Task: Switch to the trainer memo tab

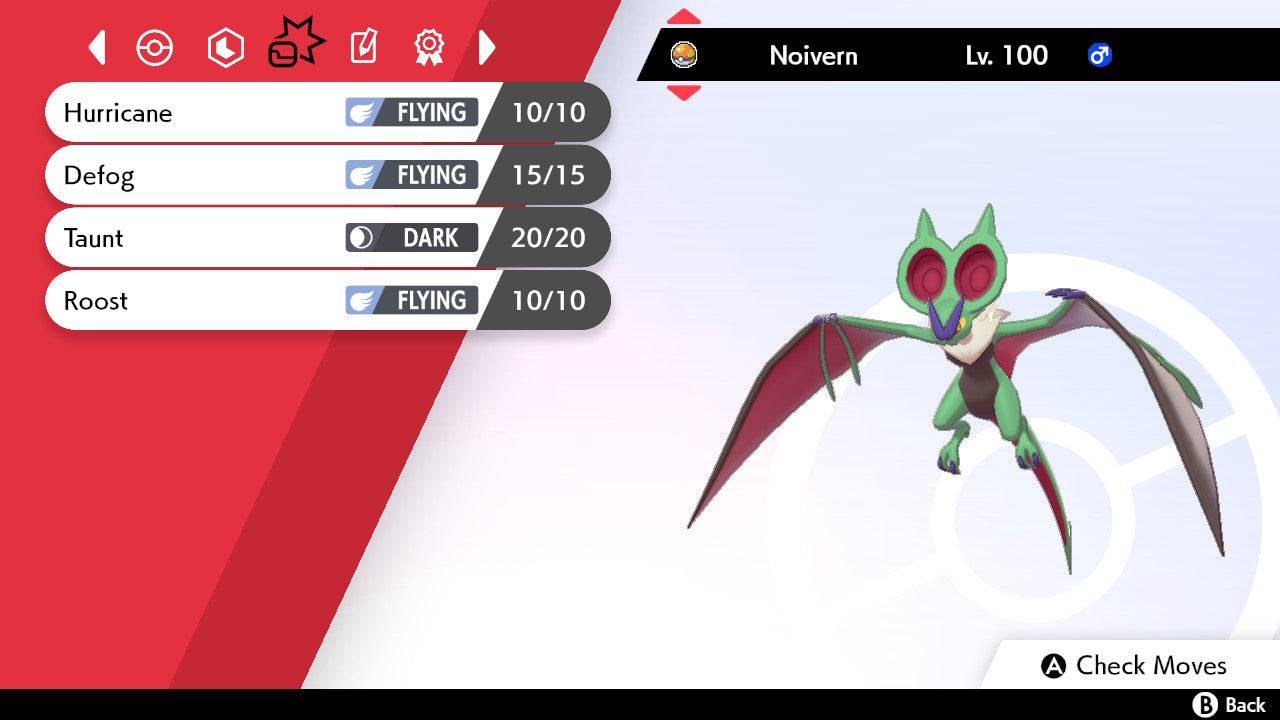Action: click(363, 47)
